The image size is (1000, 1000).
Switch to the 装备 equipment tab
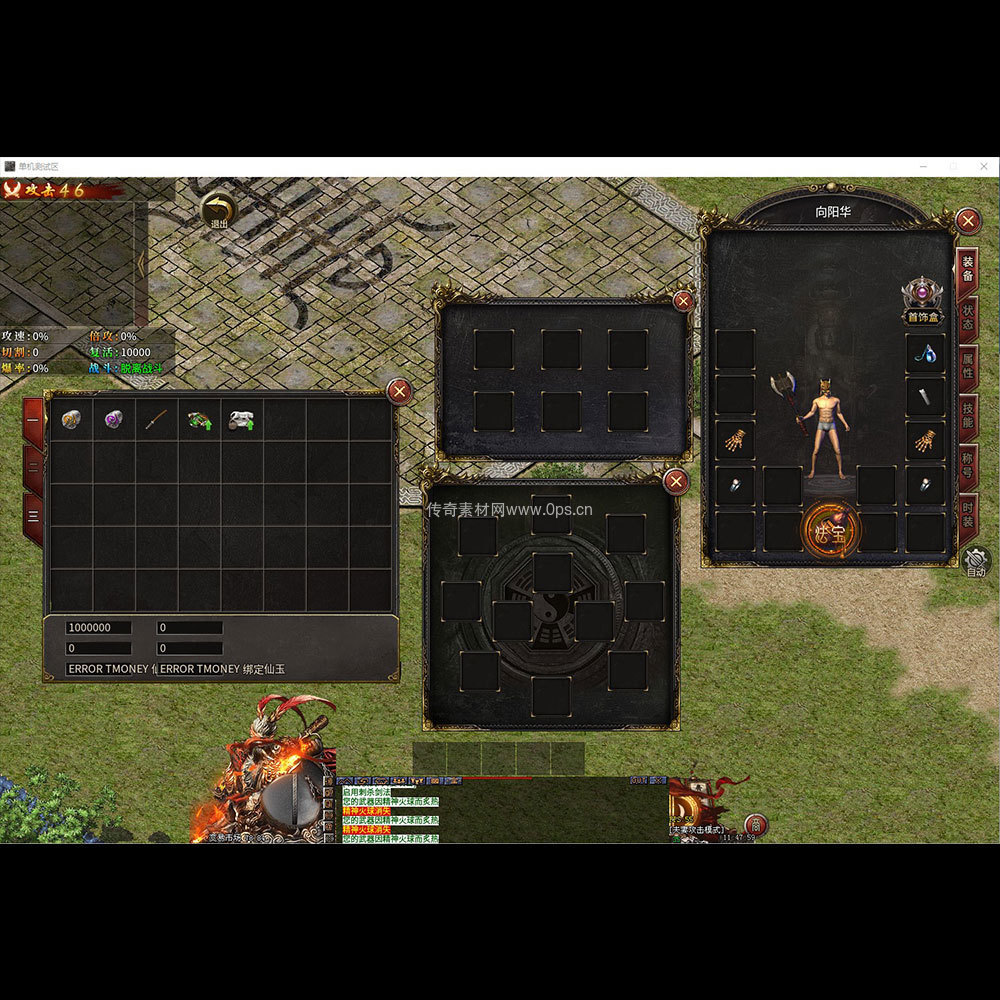point(967,269)
